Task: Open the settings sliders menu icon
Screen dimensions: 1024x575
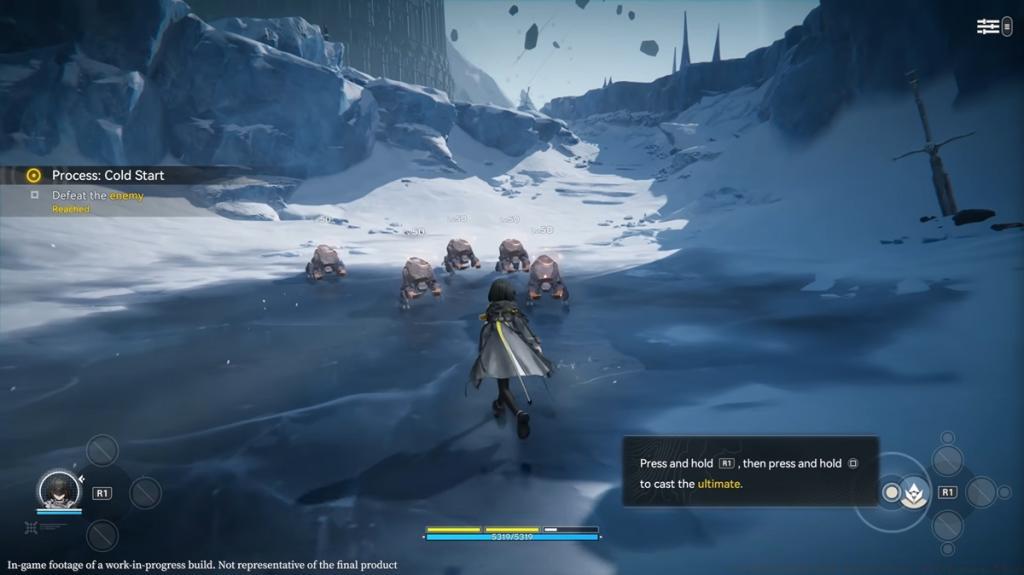Action: [x=988, y=27]
